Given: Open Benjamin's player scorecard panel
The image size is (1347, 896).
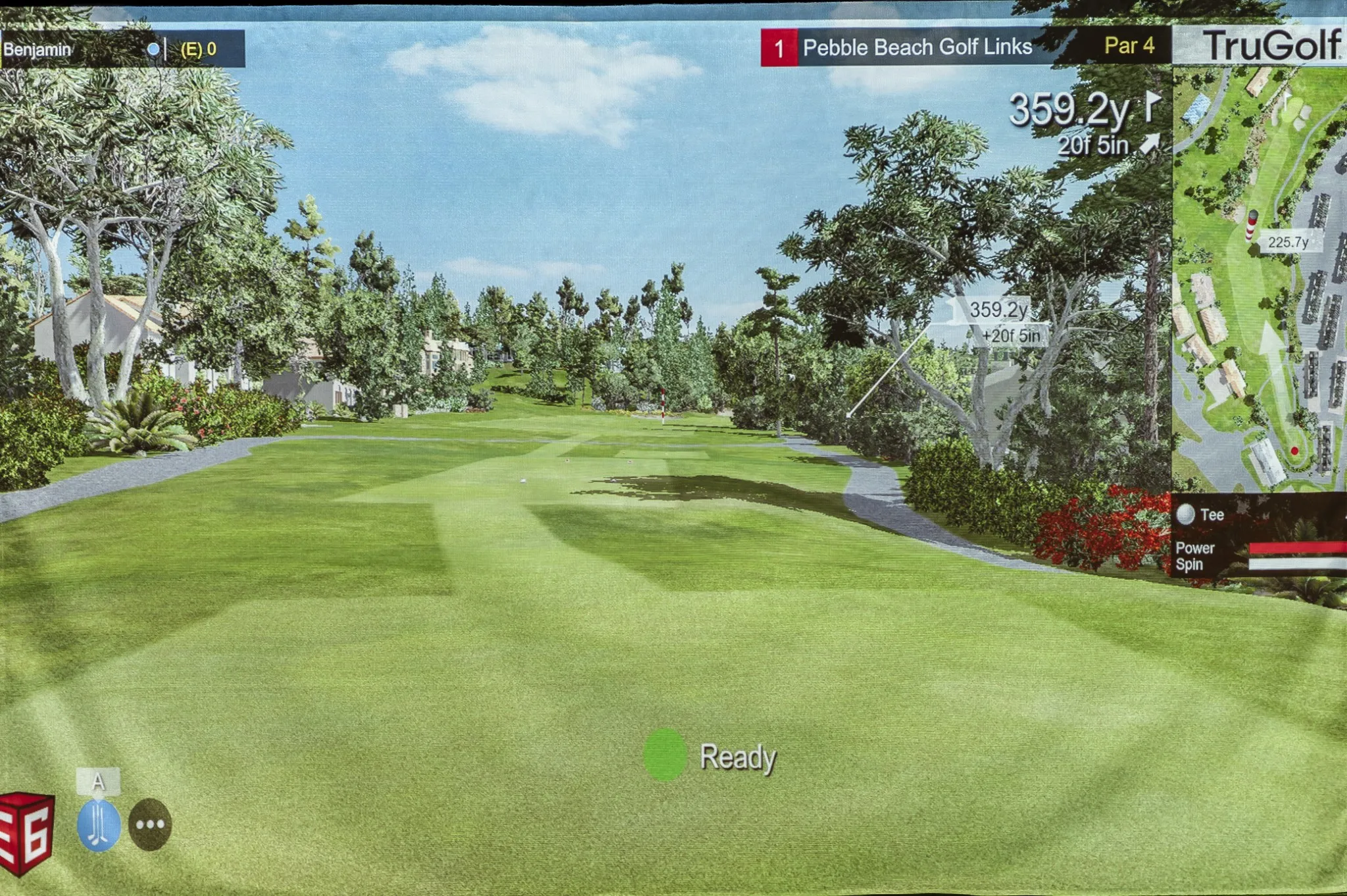Looking at the screenshot, I should click(122, 49).
